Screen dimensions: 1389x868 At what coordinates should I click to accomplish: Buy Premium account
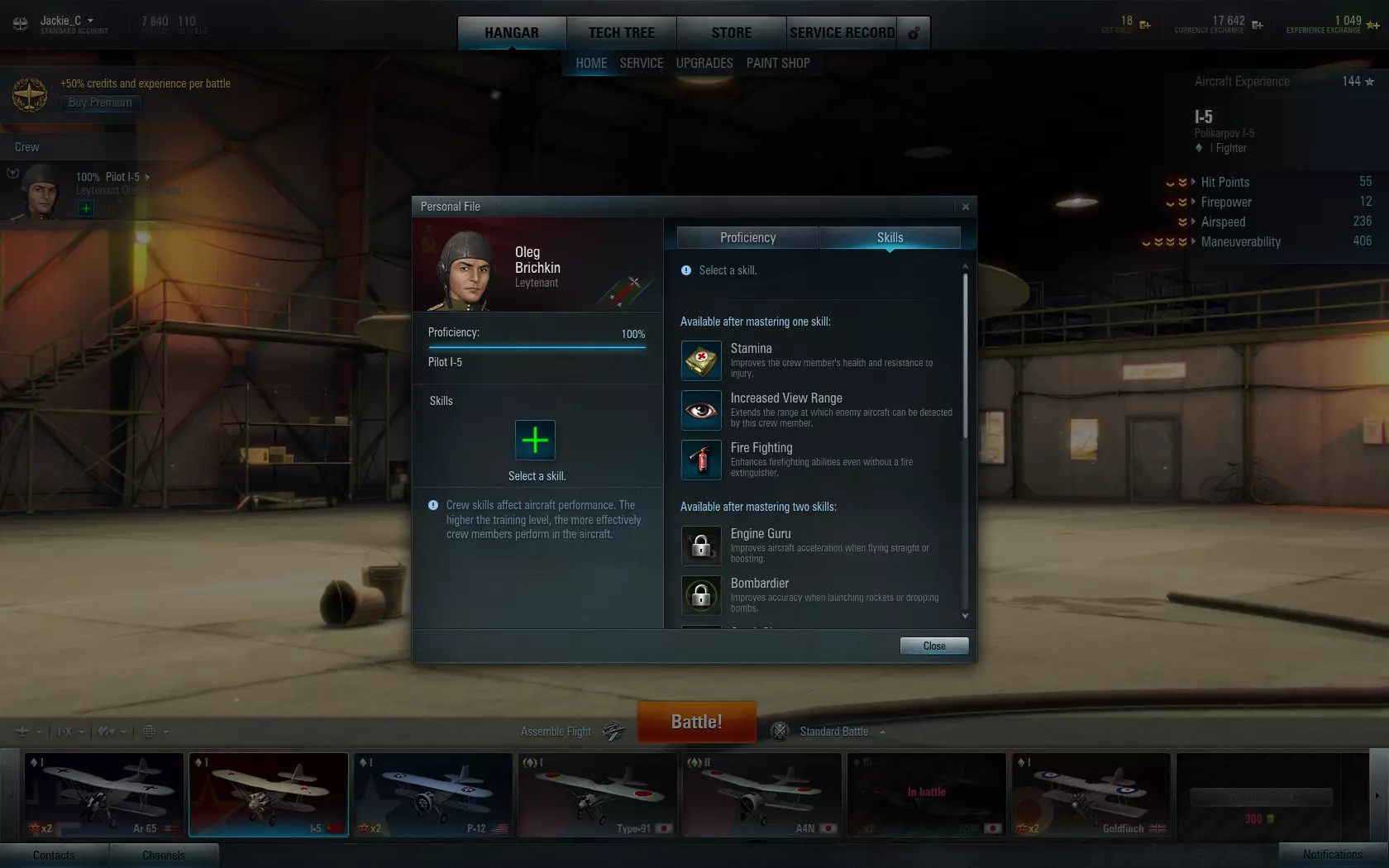tap(100, 103)
